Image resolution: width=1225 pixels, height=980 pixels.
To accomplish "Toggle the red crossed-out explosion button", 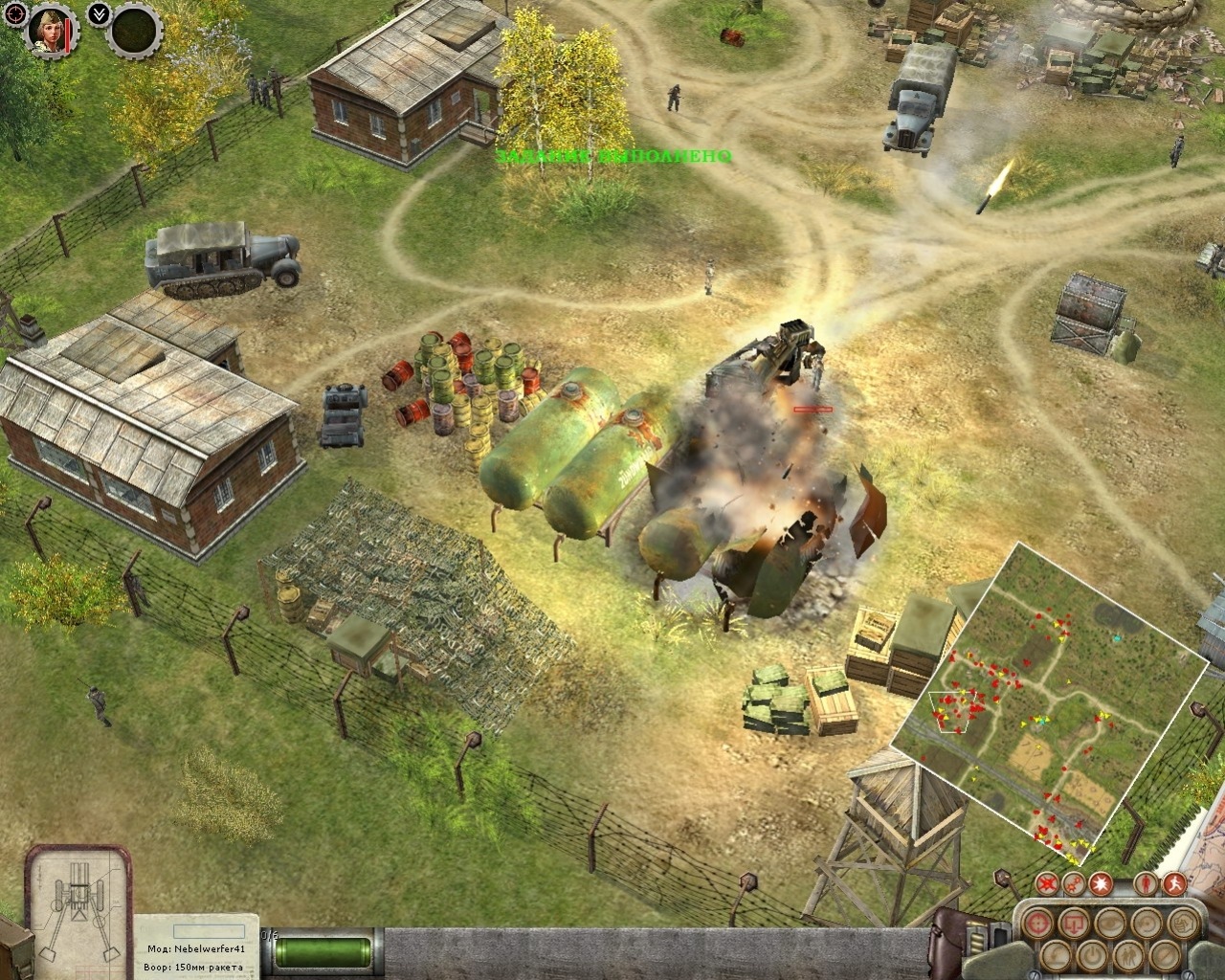I will [1048, 882].
